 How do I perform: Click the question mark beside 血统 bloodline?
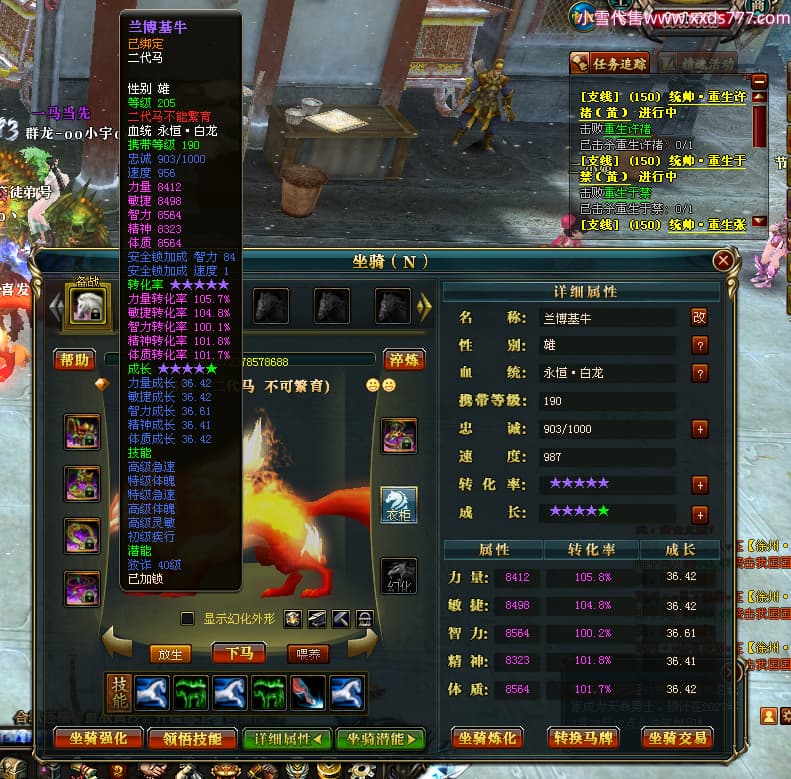click(x=700, y=373)
